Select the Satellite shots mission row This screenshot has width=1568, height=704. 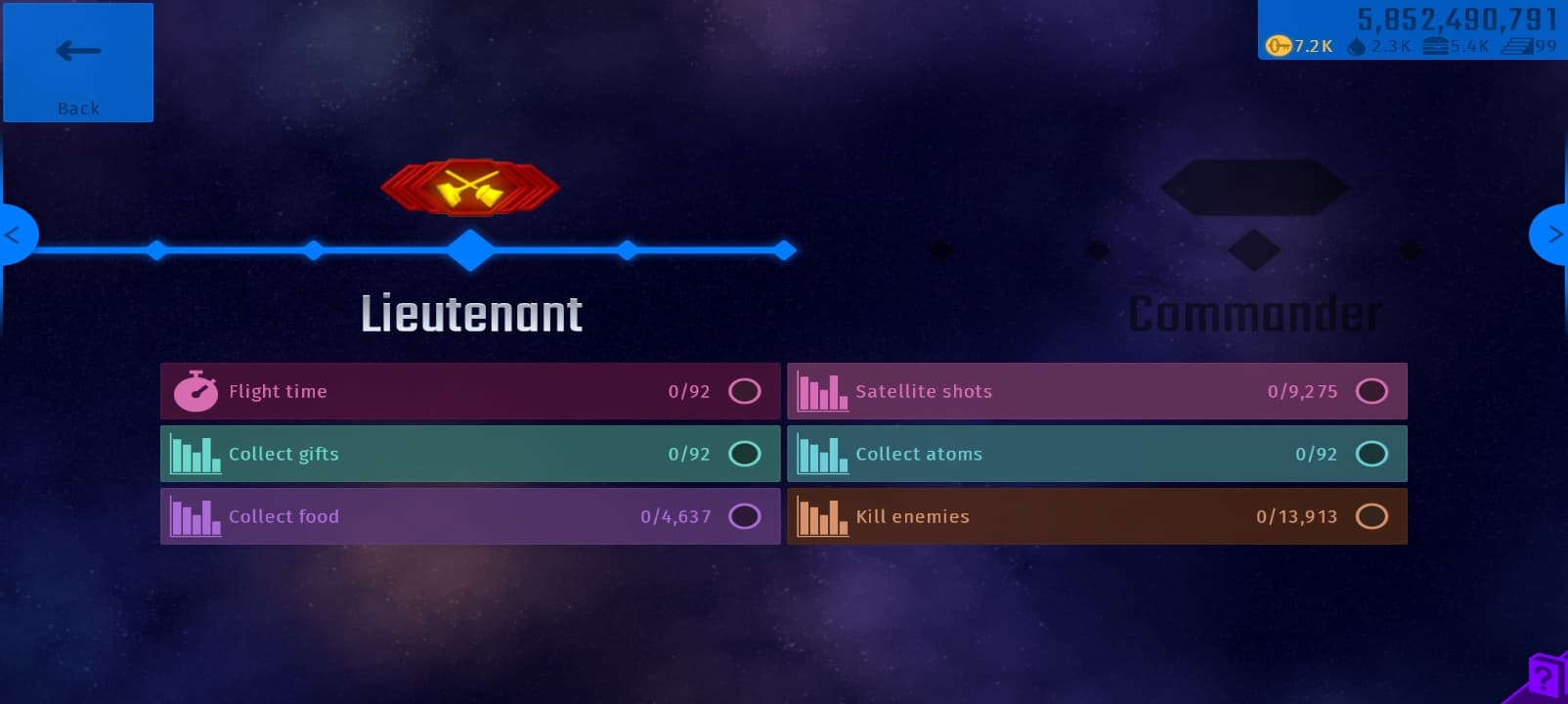(x=1097, y=391)
